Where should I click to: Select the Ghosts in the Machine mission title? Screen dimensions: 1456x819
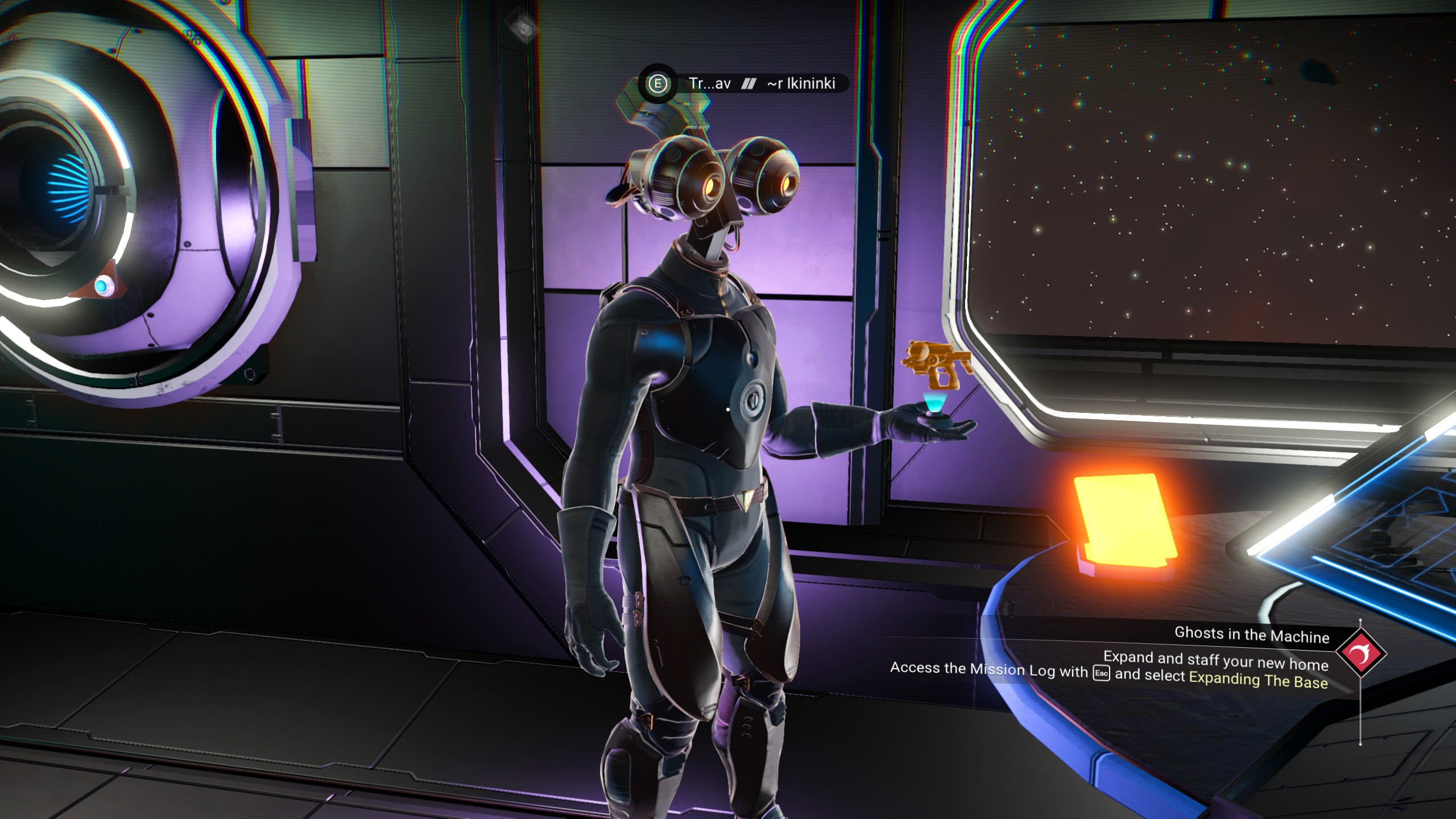(1252, 634)
